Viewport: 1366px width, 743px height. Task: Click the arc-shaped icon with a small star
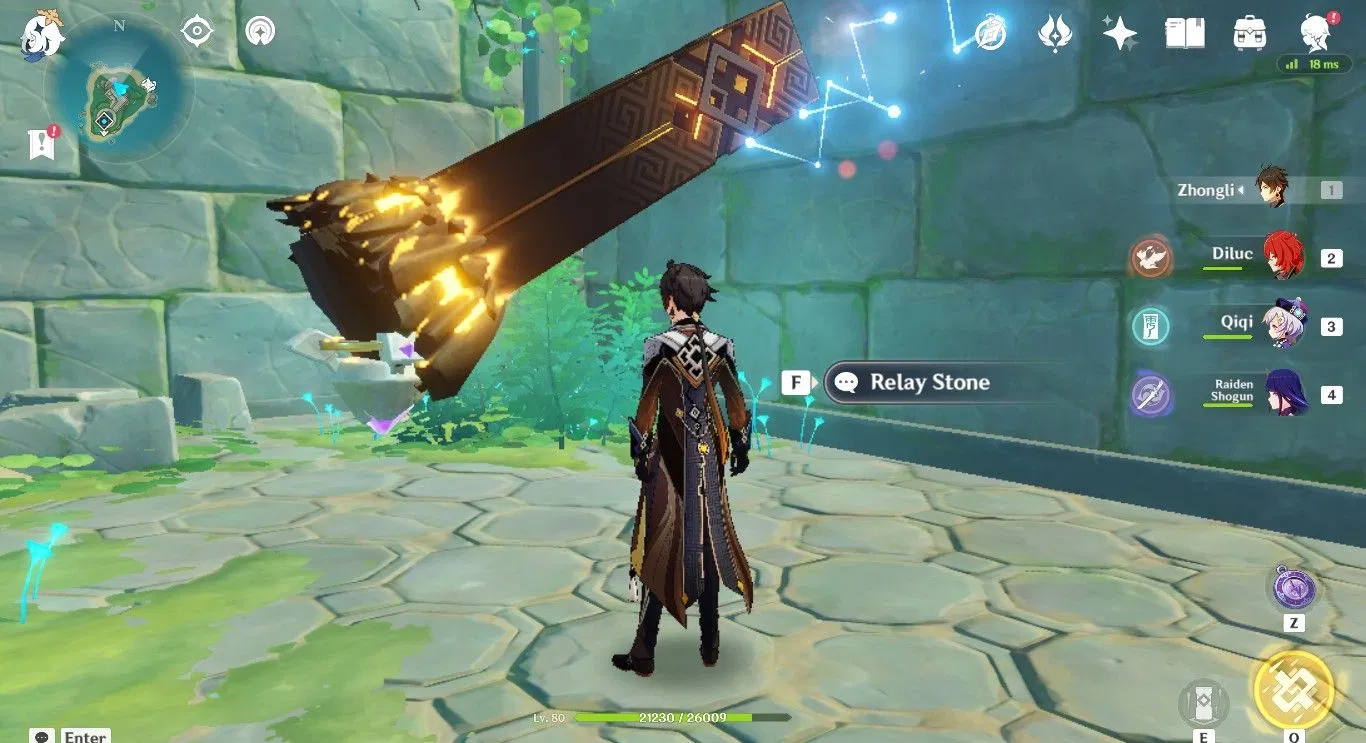(x=260, y=31)
